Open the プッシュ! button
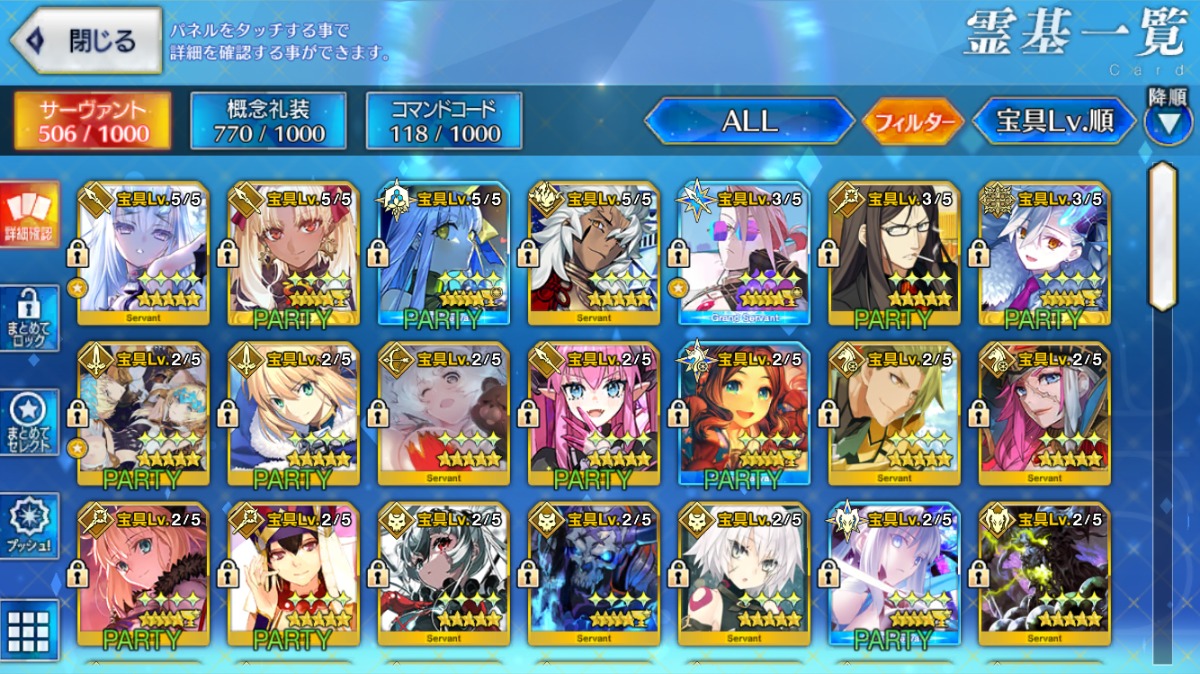Screen dimensions: 1200x674 pyautogui.click(x=29, y=526)
